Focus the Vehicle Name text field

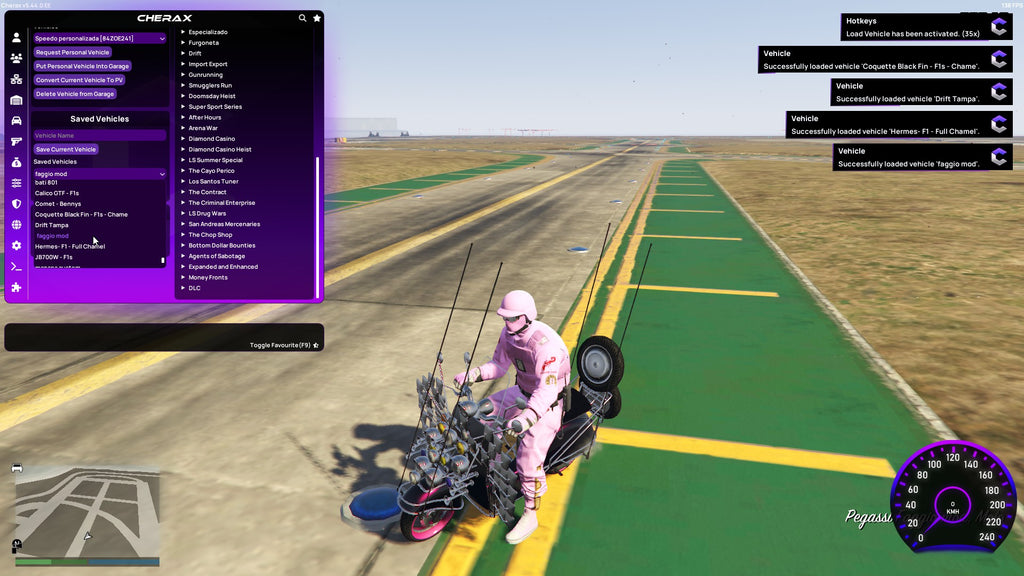99,135
